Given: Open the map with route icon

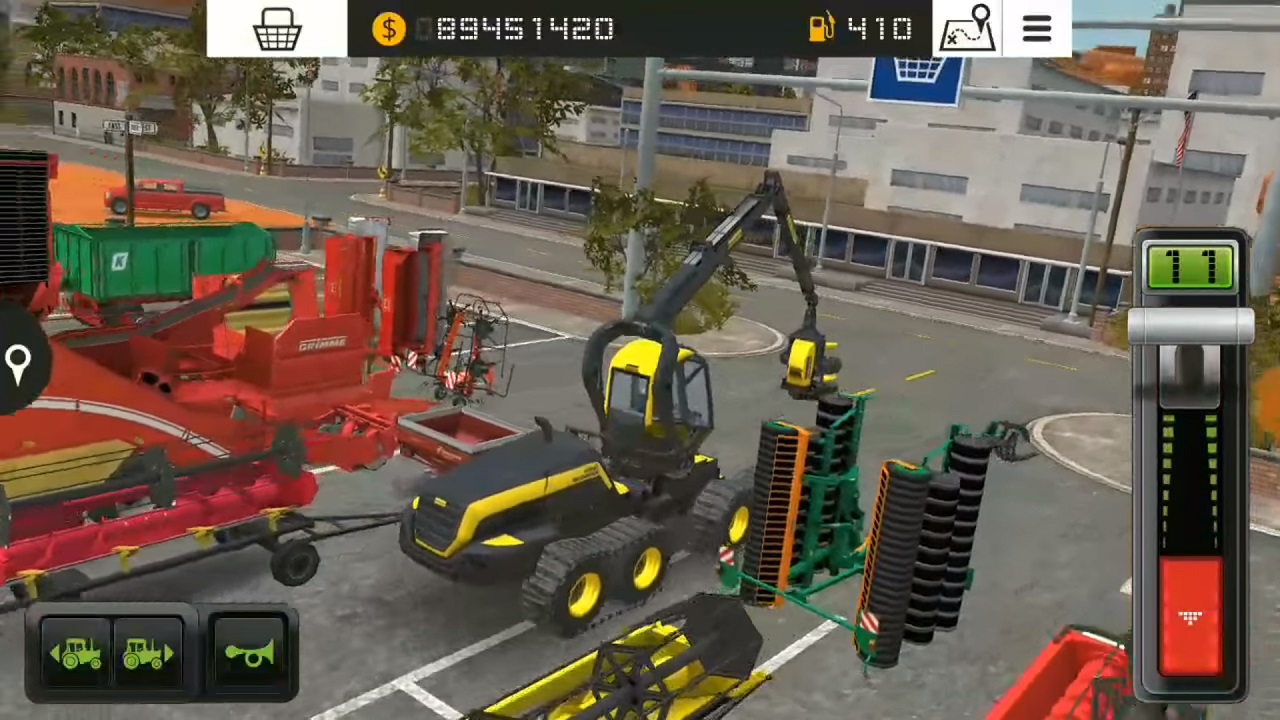Looking at the screenshot, I should click(968, 28).
